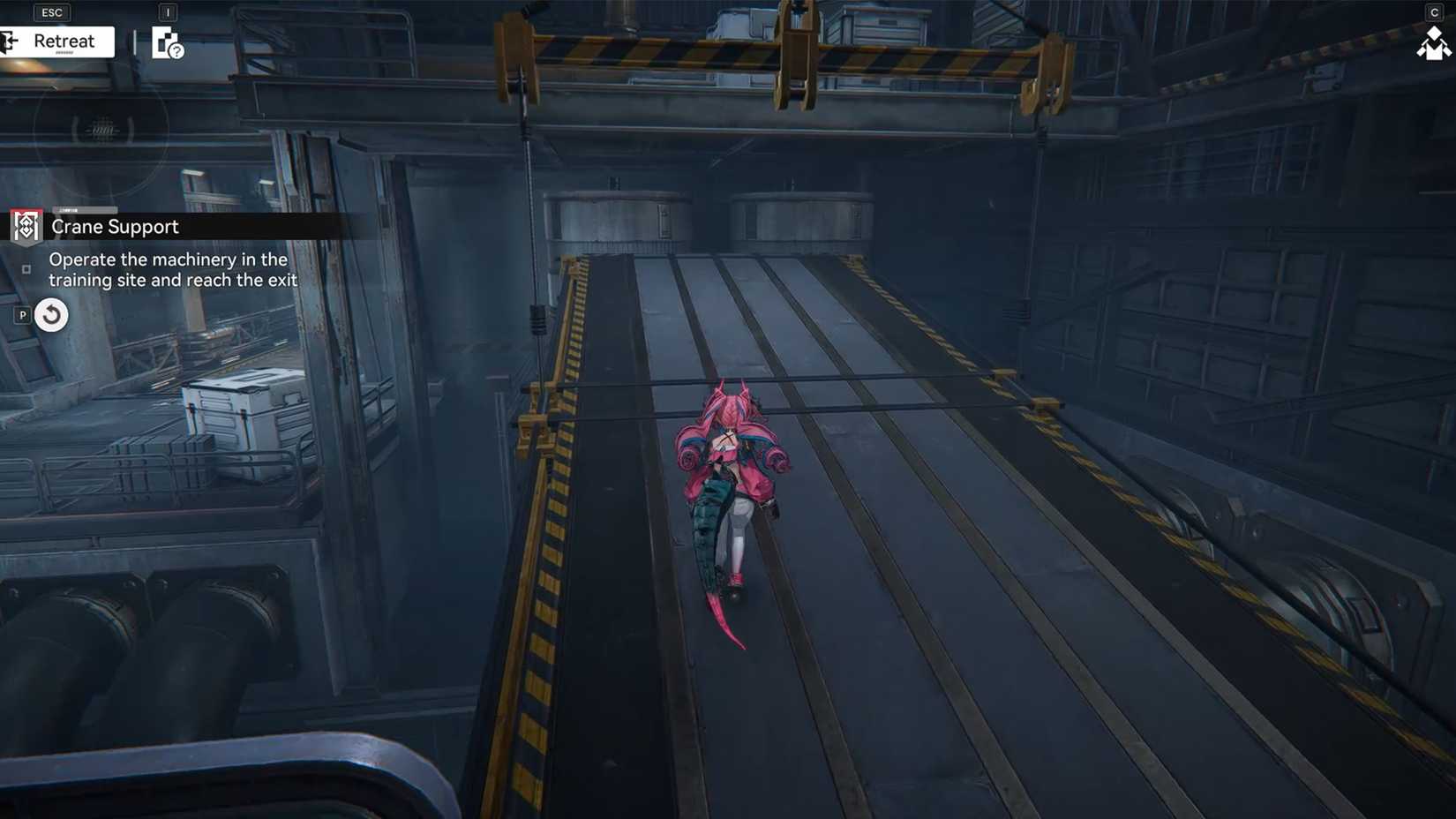Select the Crane Support title label
Viewport: 1456px width, 819px height.
(115, 227)
